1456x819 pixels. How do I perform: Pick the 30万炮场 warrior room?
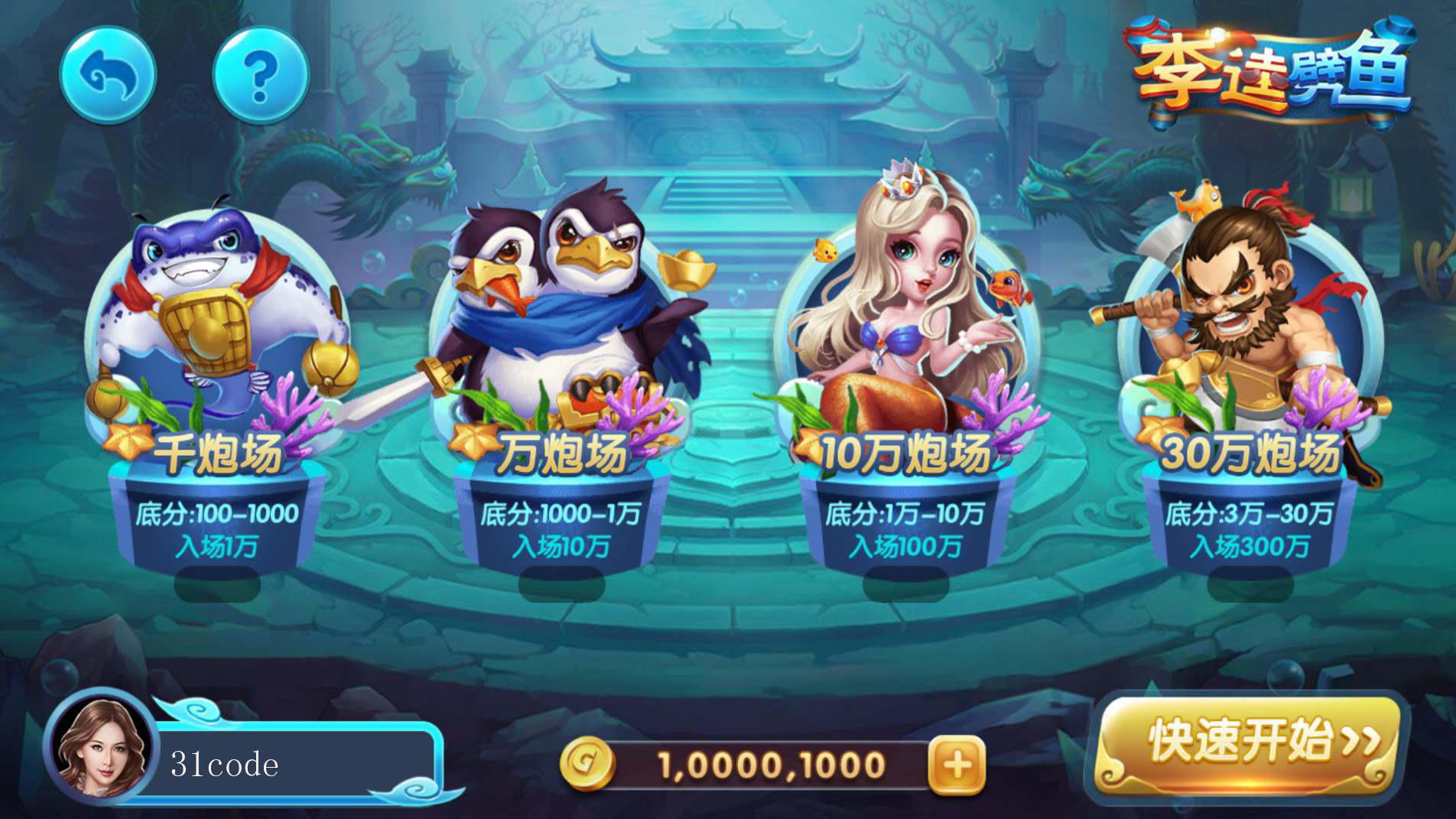click(x=1250, y=382)
